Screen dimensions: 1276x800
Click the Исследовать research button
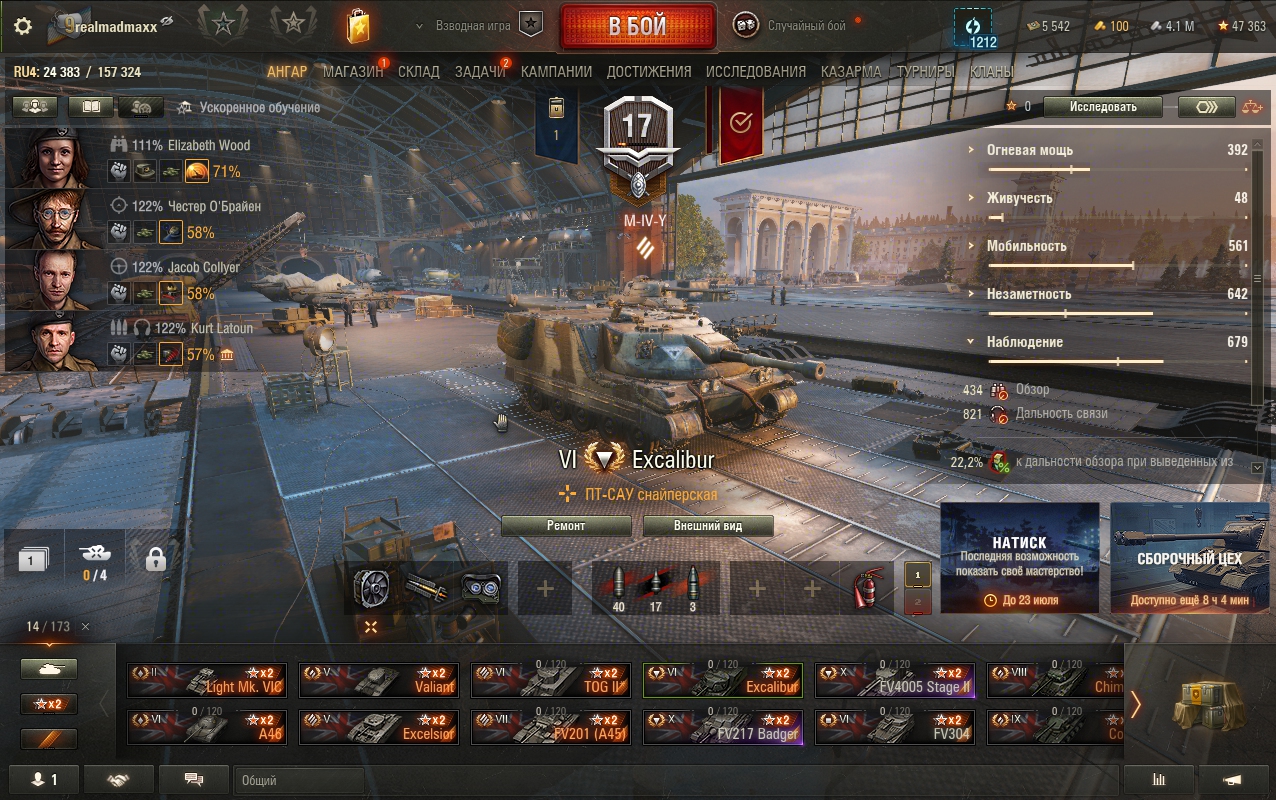tap(1102, 107)
